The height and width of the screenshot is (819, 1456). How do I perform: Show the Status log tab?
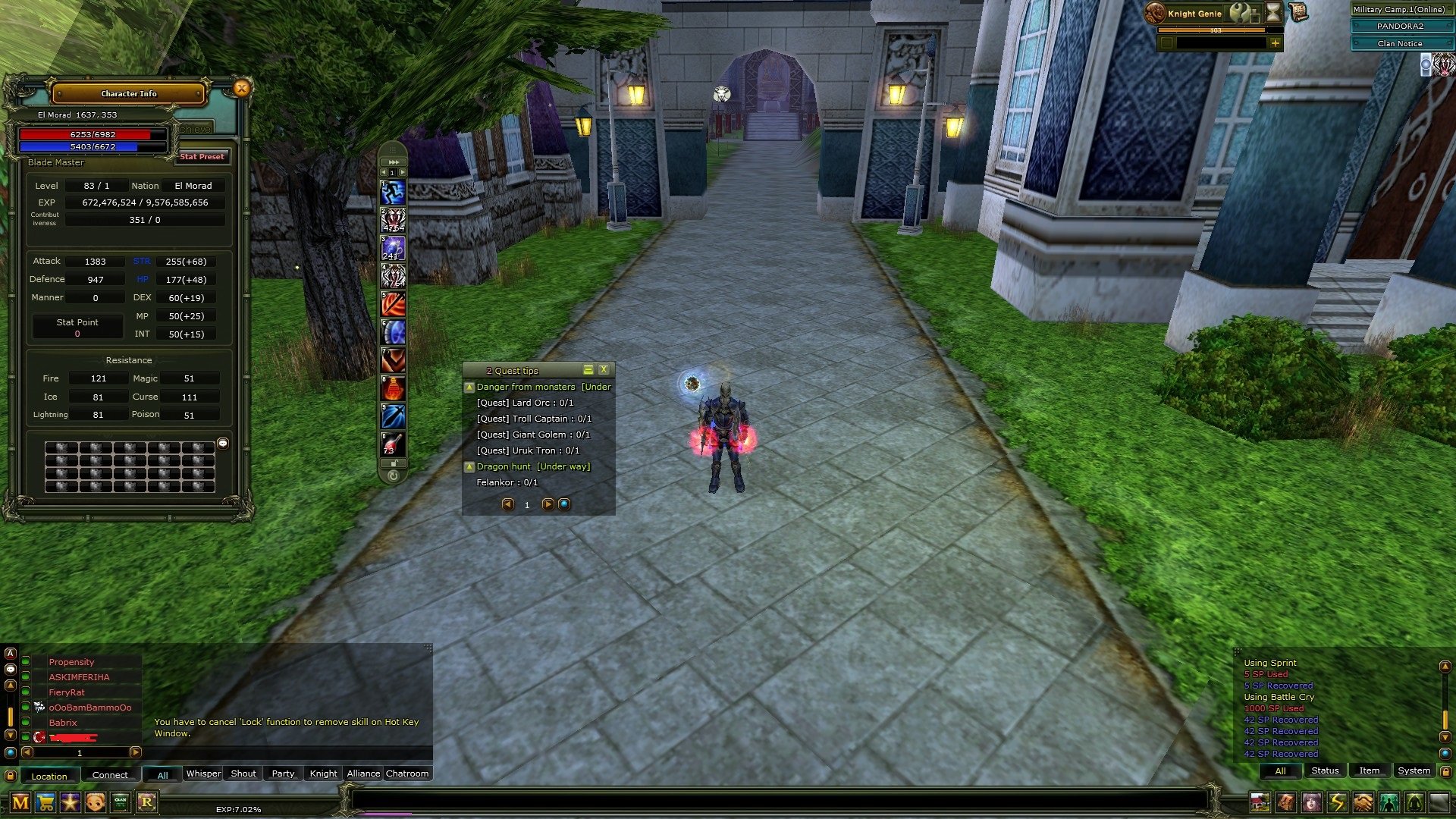(x=1325, y=770)
